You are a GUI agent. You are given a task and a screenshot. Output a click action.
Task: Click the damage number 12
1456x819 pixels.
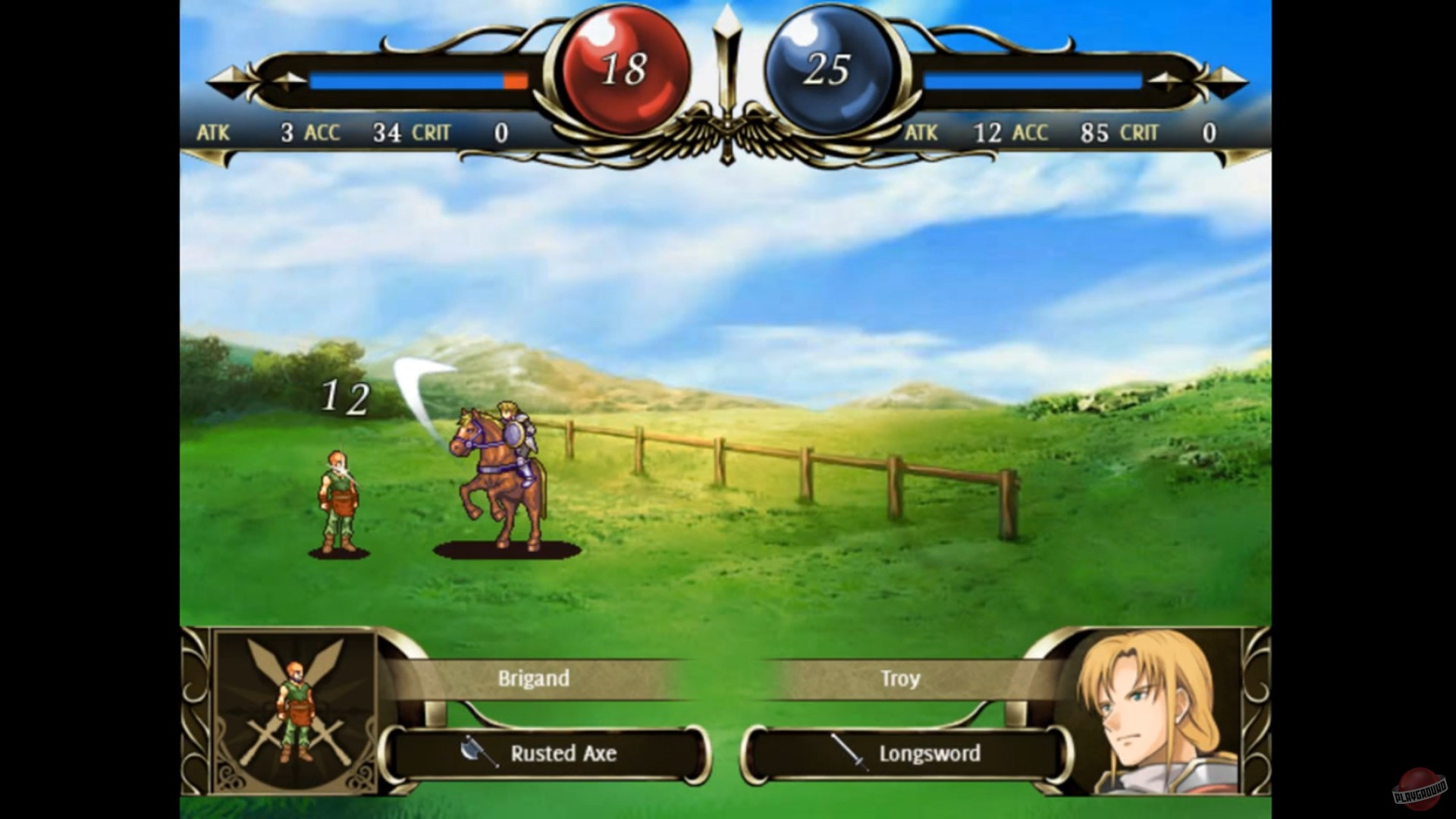pos(345,397)
